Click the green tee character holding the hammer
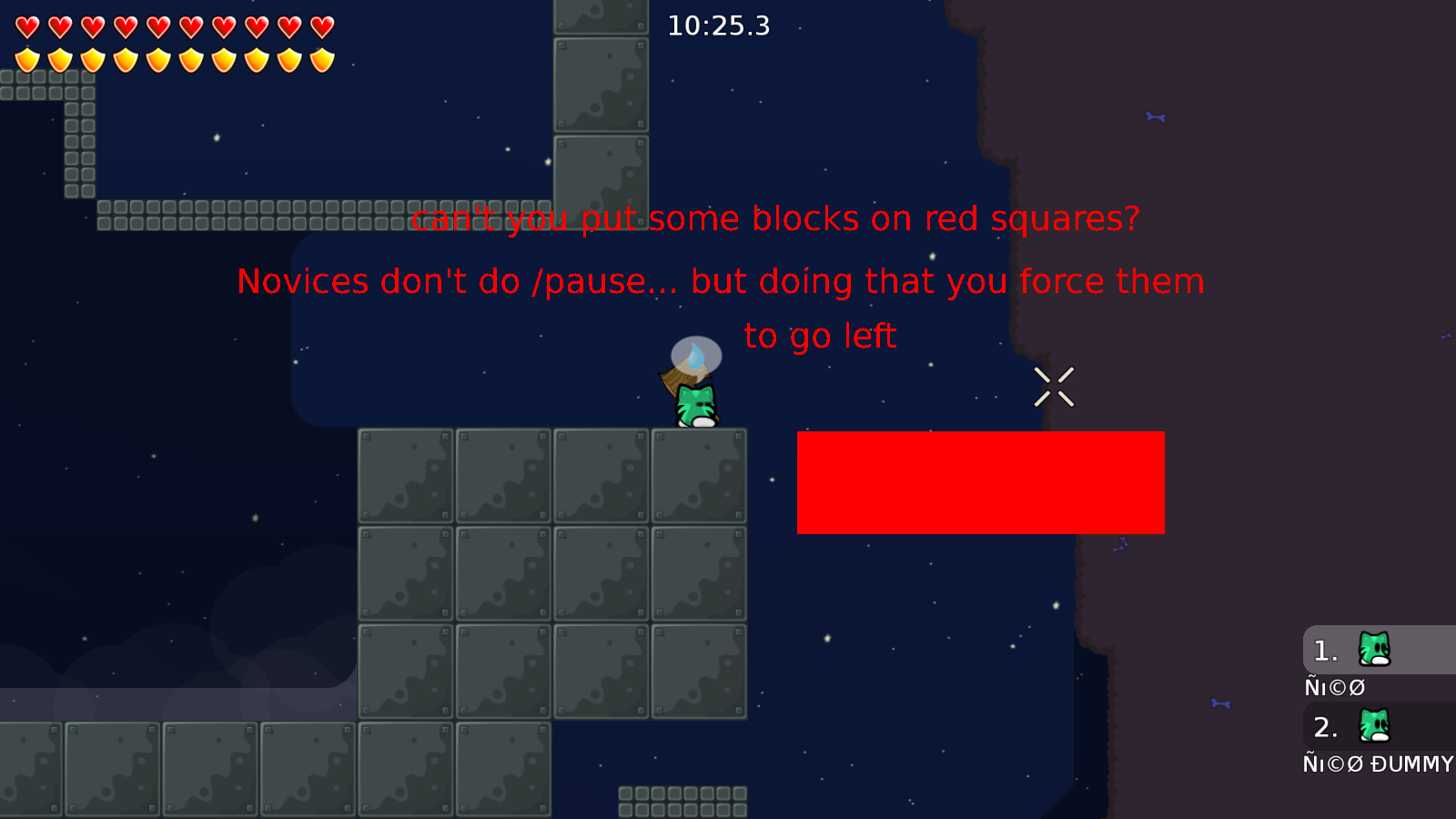The image size is (1456, 819). tap(694, 403)
